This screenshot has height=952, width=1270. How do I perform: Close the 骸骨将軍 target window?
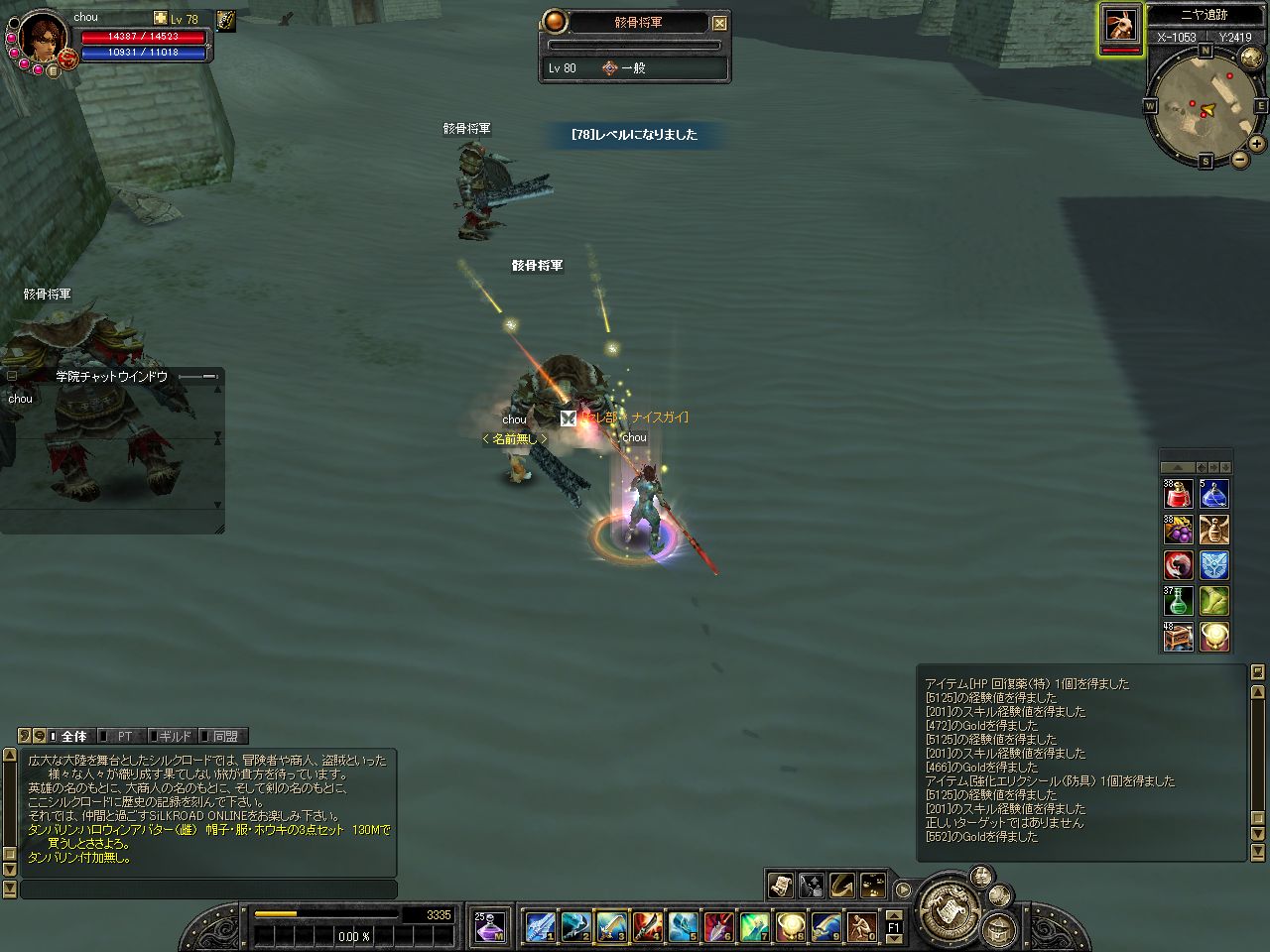720,23
